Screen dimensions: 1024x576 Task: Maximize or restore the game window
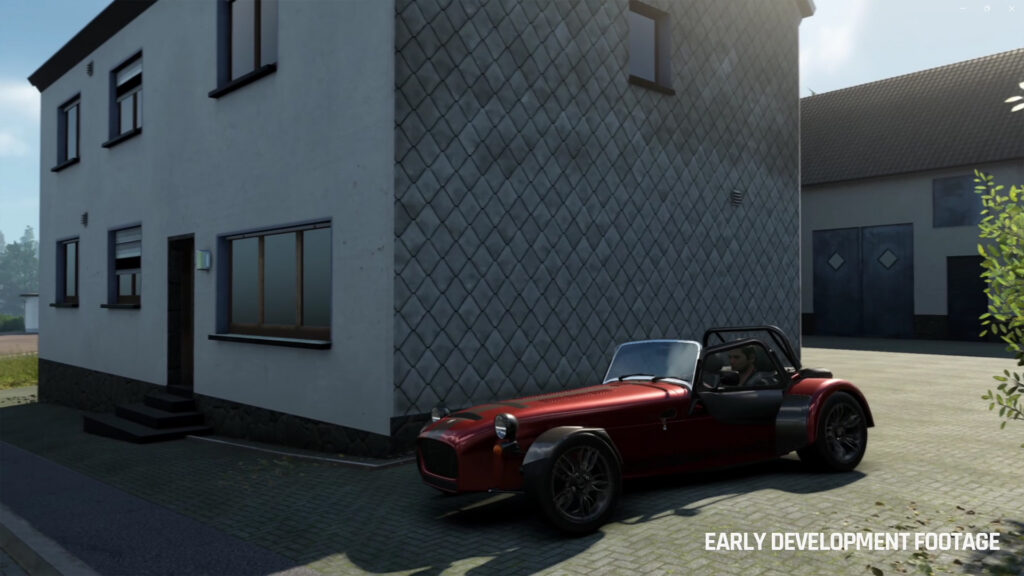coord(987,8)
